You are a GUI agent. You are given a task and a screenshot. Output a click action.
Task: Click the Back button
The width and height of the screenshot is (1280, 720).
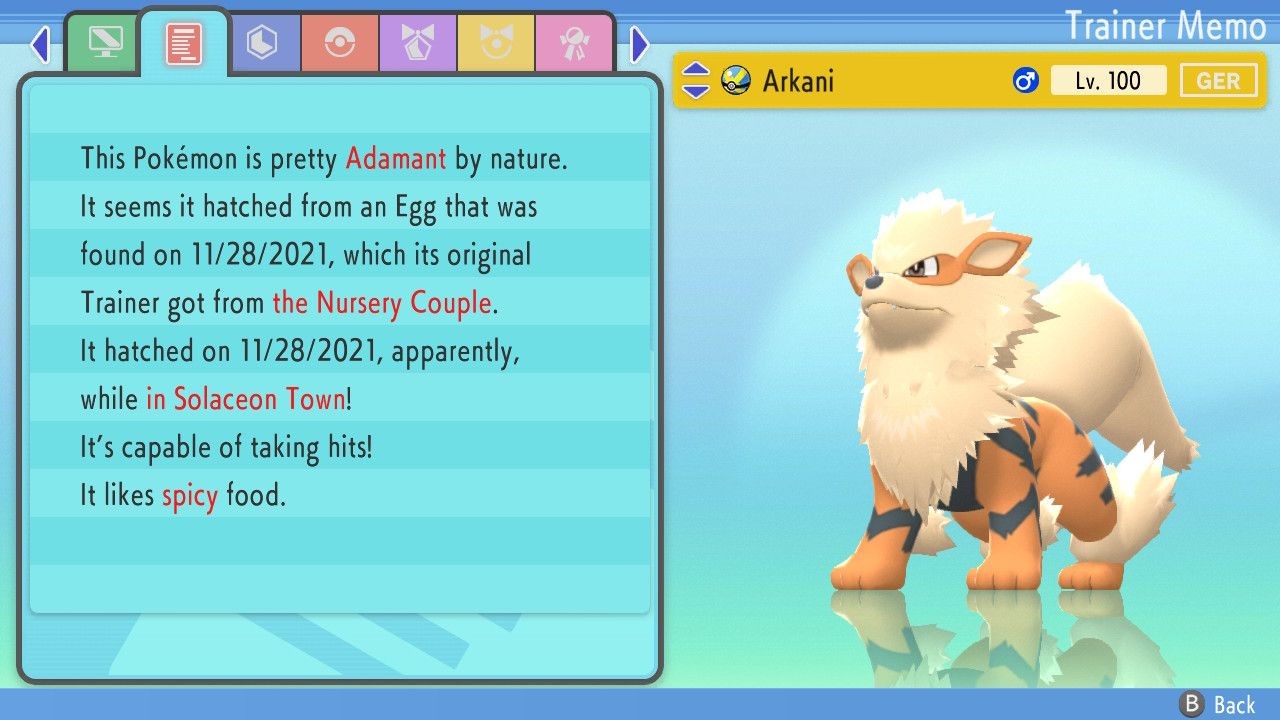1218,705
